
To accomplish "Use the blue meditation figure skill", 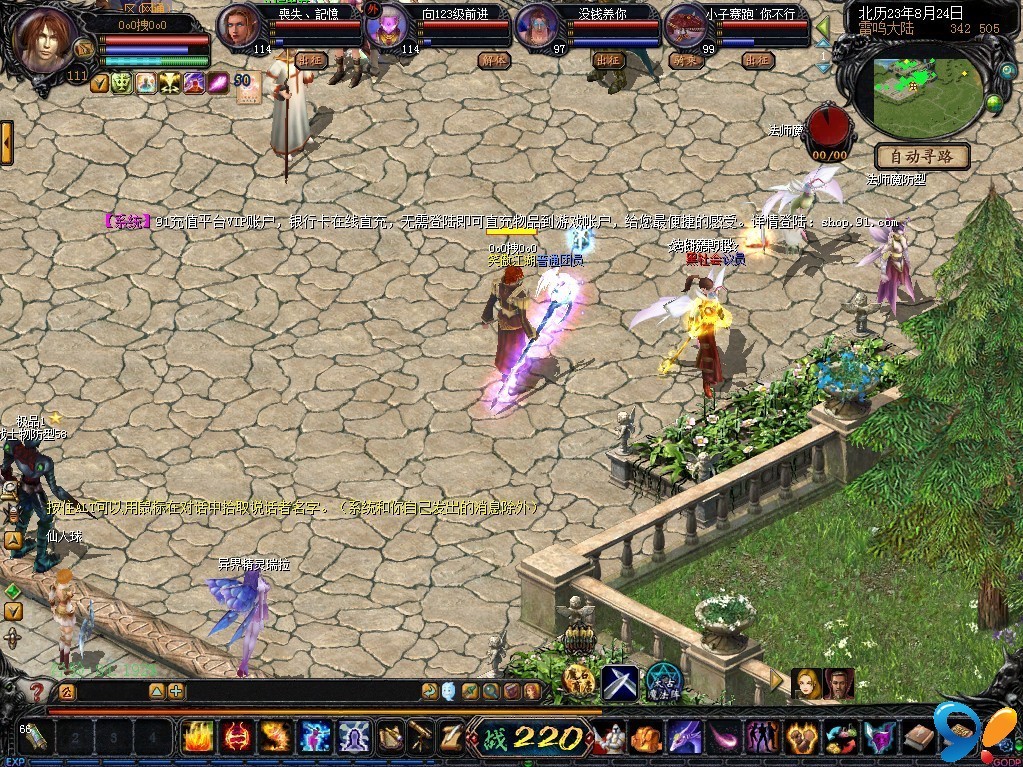I will click(x=354, y=737).
